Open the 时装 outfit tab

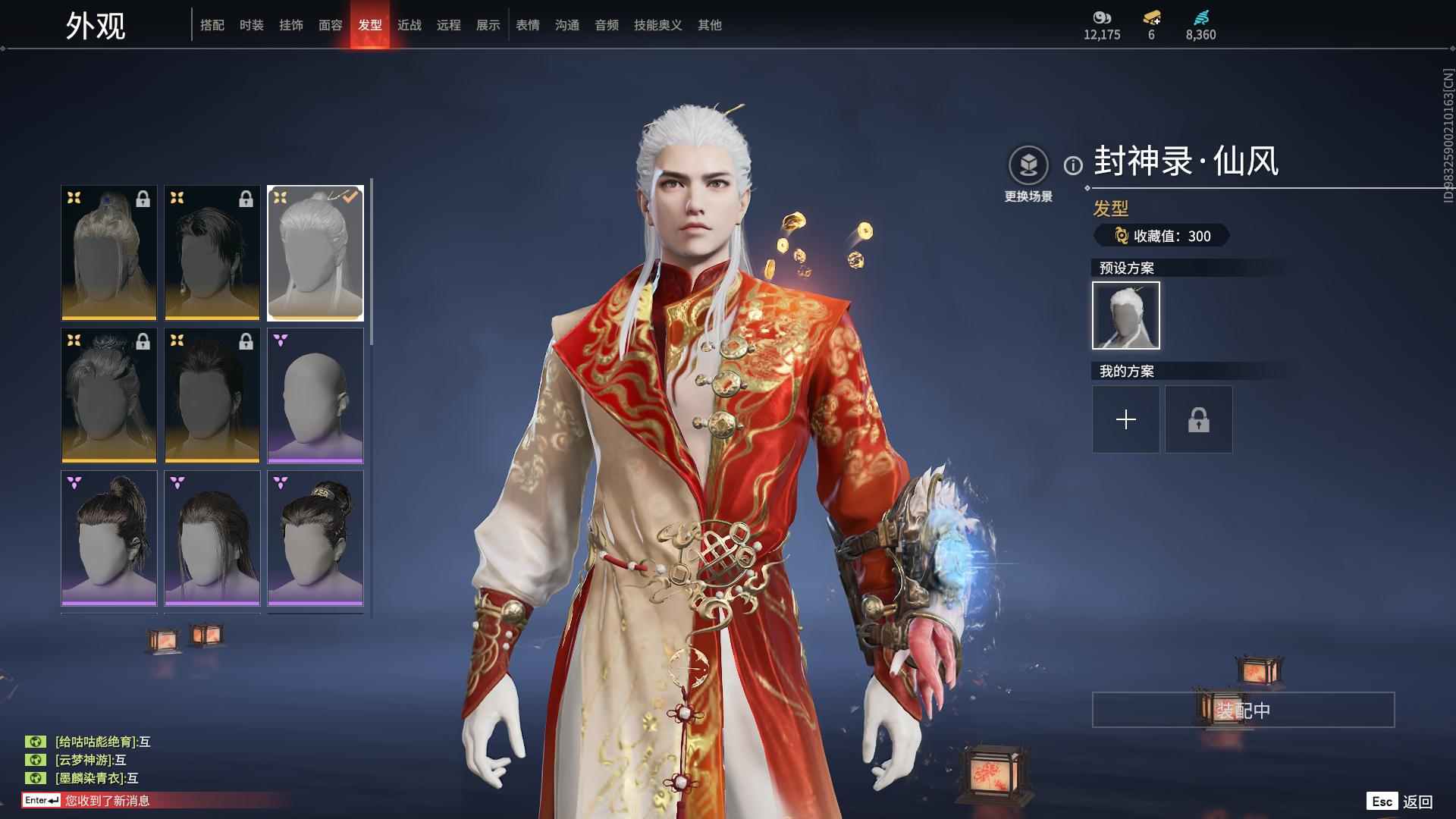[252, 25]
